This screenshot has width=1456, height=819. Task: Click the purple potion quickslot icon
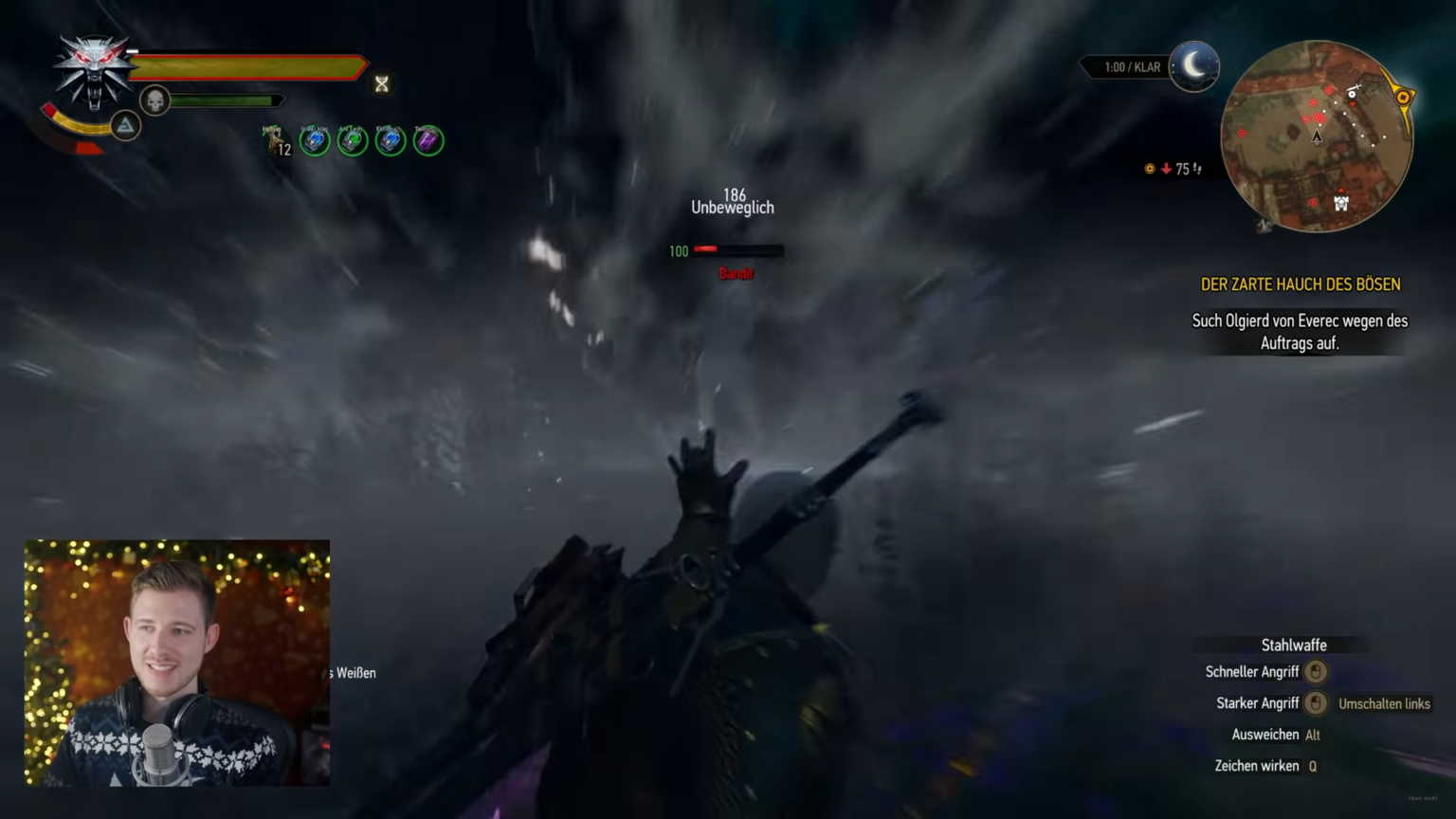pos(428,140)
